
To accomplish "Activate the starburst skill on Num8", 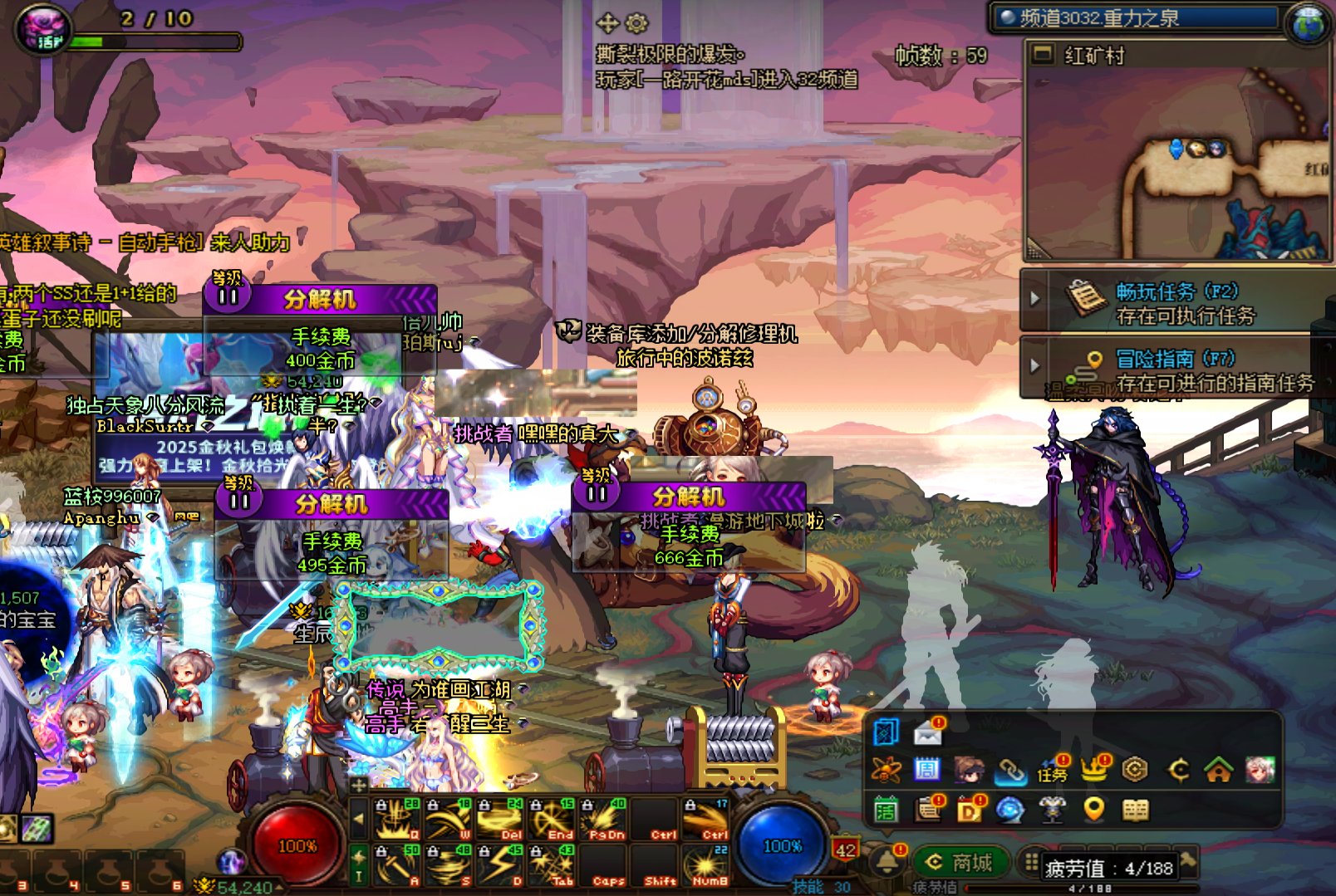I will [x=707, y=865].
